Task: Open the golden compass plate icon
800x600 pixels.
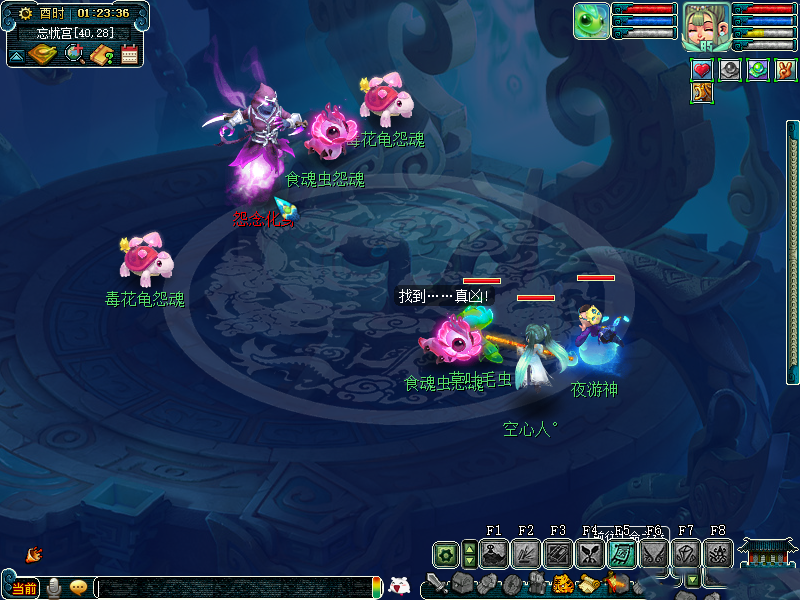Action: point(43,54)
